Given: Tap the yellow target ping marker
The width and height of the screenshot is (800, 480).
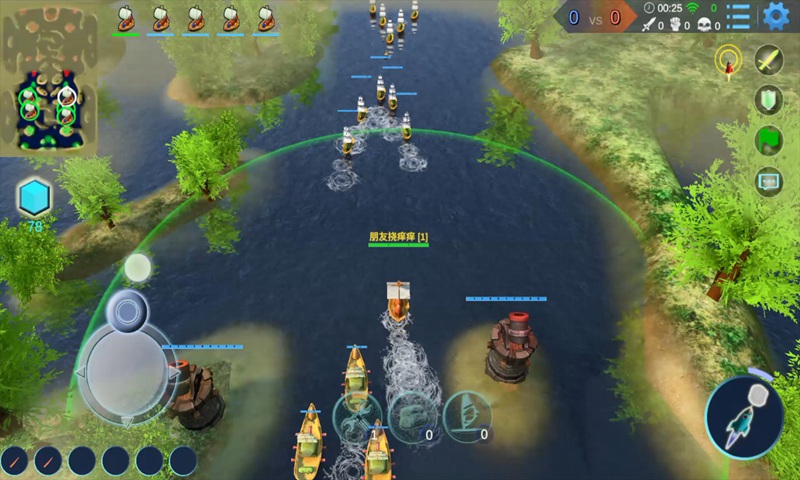Looking at the screenshot, I should click(x=728, y=58).
